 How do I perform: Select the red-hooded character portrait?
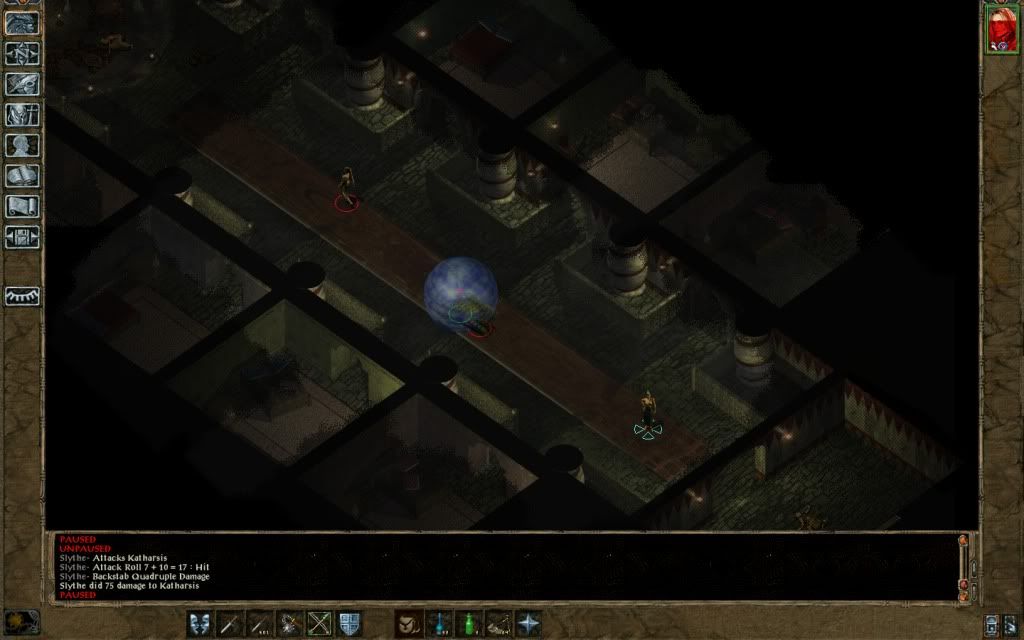coord(1001,29)
